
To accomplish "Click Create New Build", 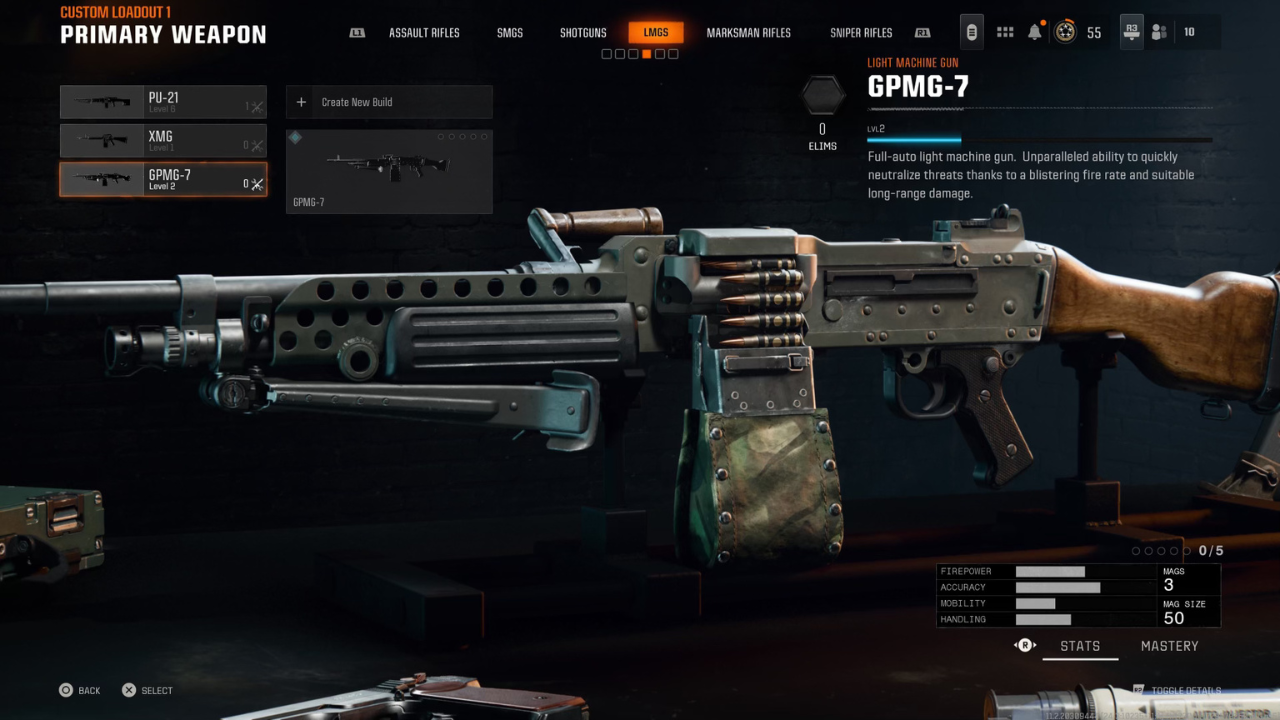I will [x=389, y=101].
